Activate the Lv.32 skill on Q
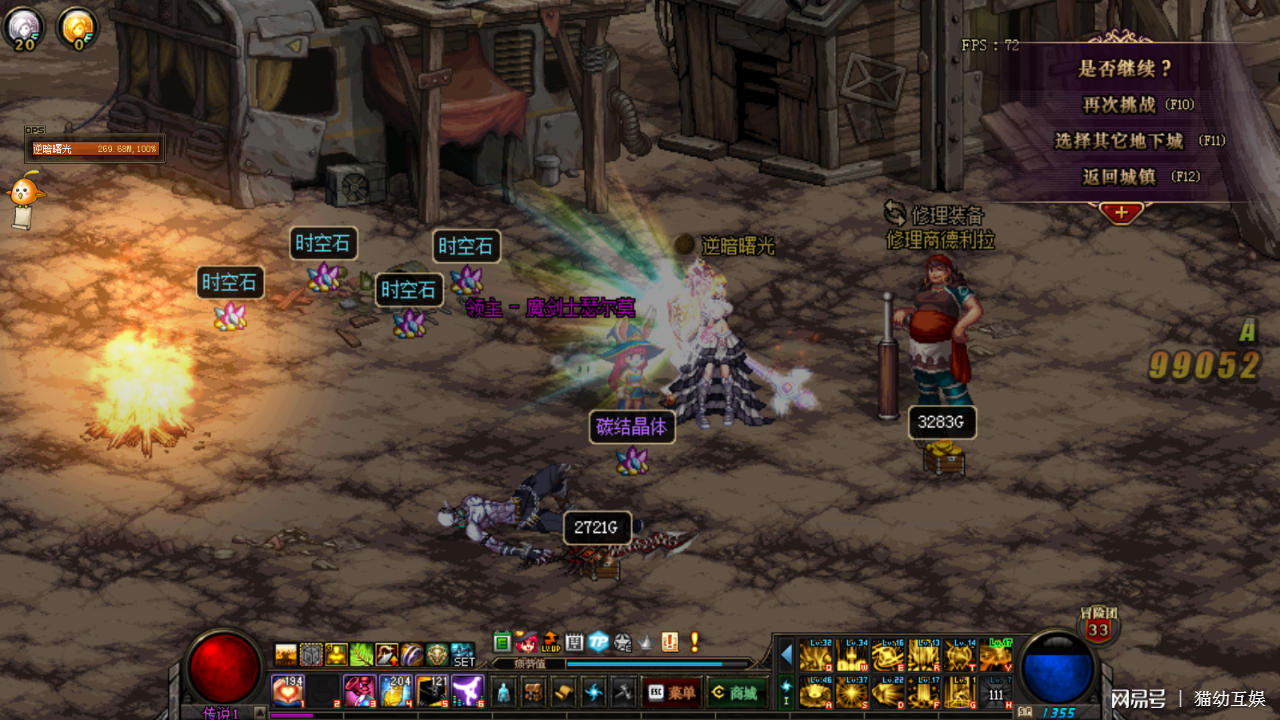Viewport: 1280px width, 720px height. pyautogui.click(x=816, y=656)
